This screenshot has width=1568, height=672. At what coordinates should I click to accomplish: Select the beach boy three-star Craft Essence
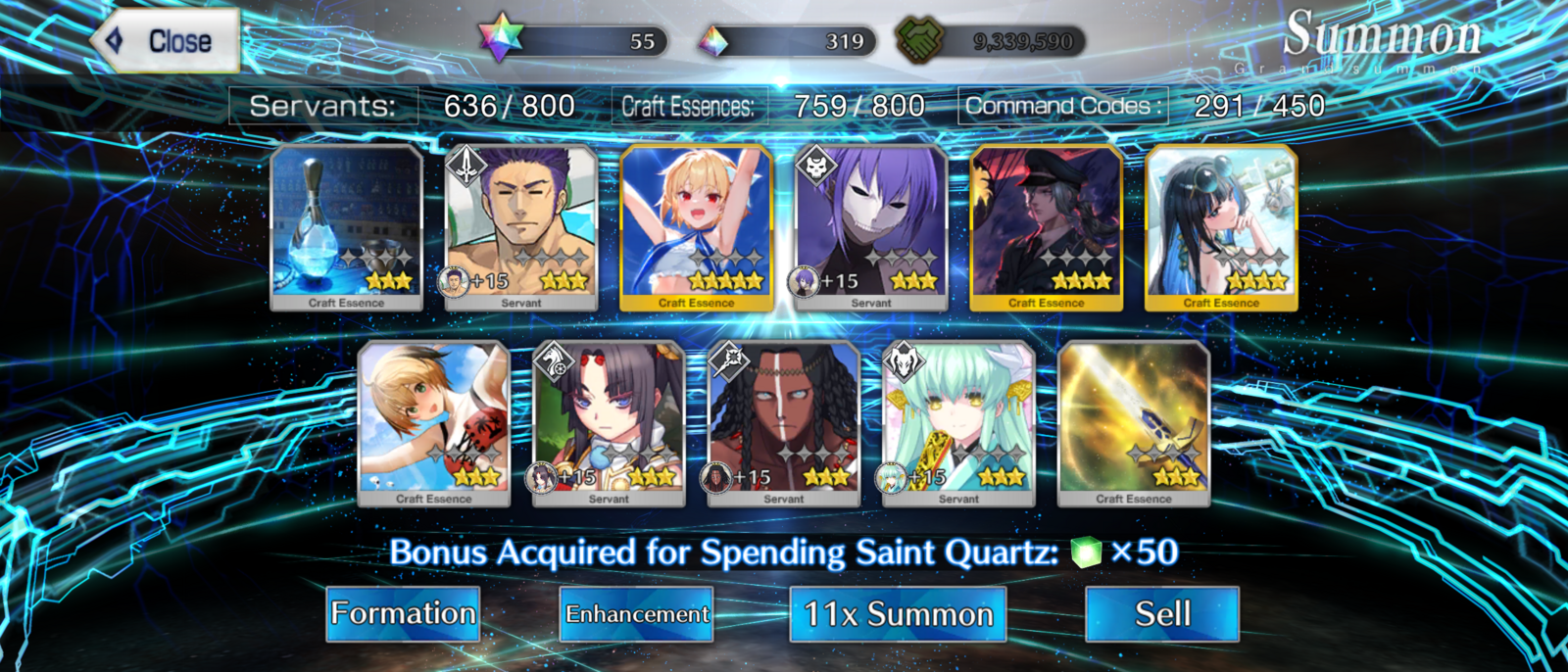pos(434,421)
